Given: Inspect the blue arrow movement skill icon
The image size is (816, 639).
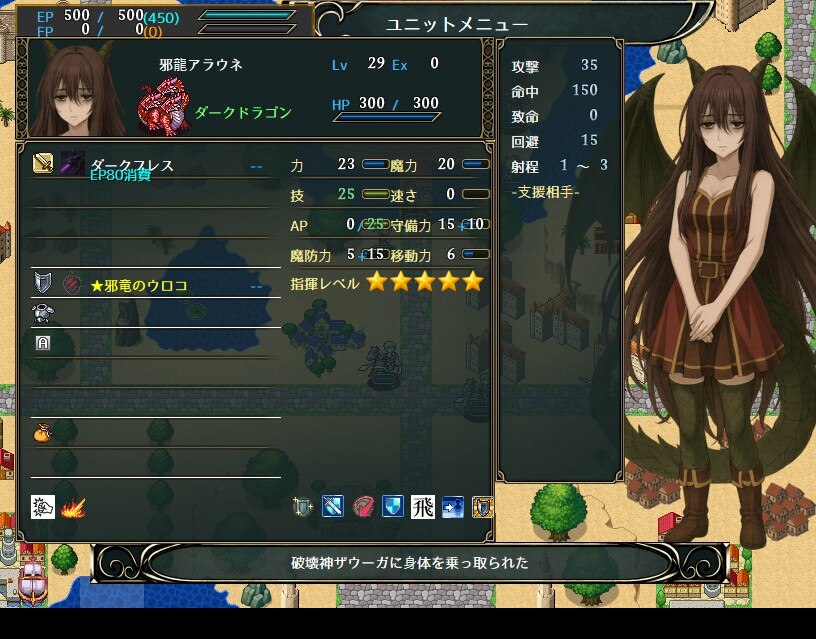Looking at the screenshot, I should 452,507.
